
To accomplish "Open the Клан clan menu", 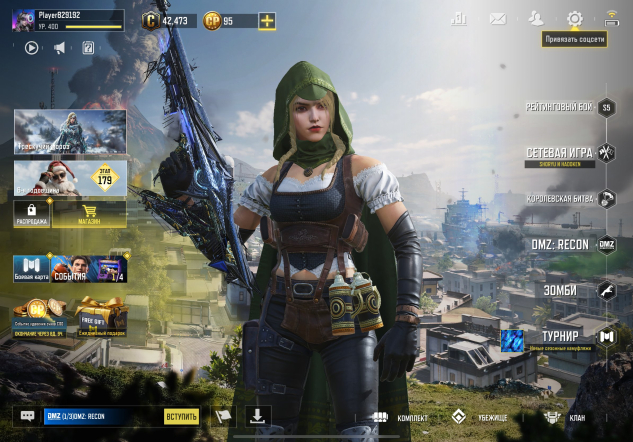I will (566, 417).
